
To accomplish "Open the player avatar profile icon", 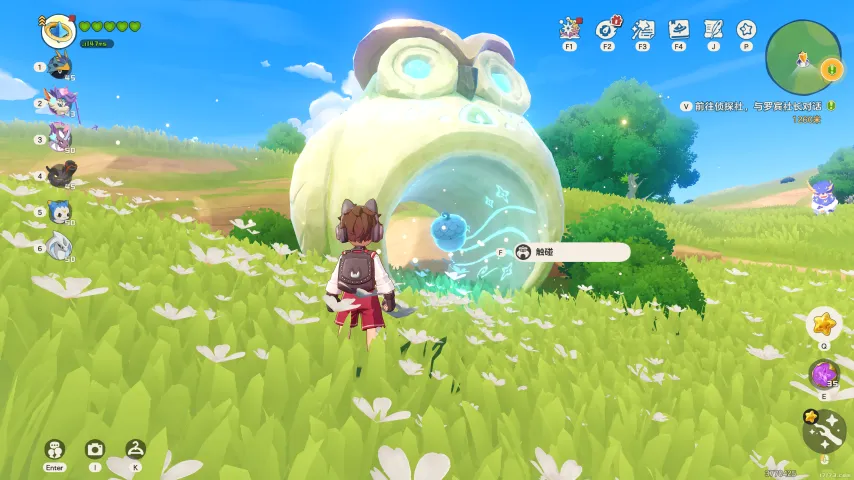I will tap(59, 30).
